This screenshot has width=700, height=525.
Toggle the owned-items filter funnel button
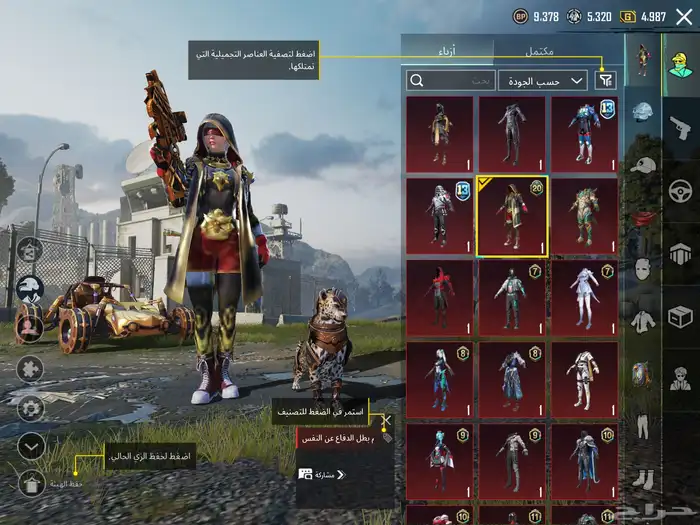[x=606, y=80]
